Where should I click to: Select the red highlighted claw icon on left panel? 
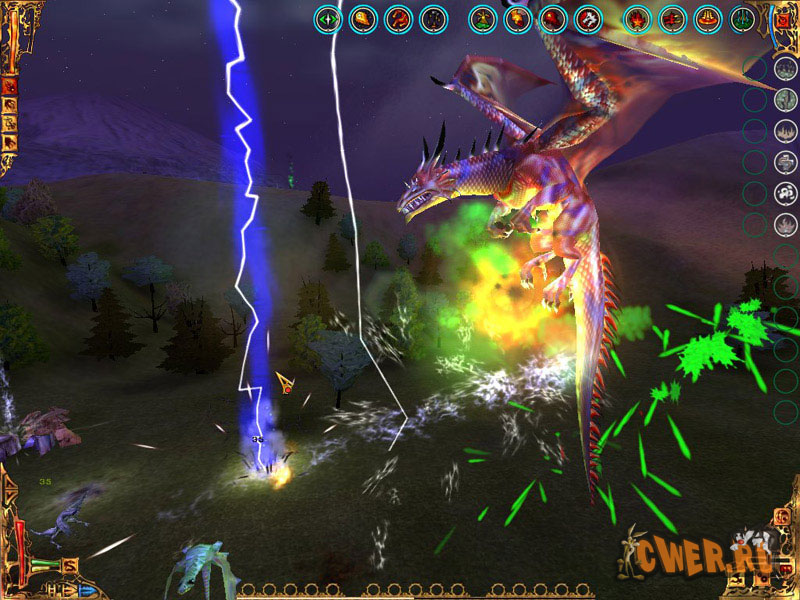(x=9, y=86)
